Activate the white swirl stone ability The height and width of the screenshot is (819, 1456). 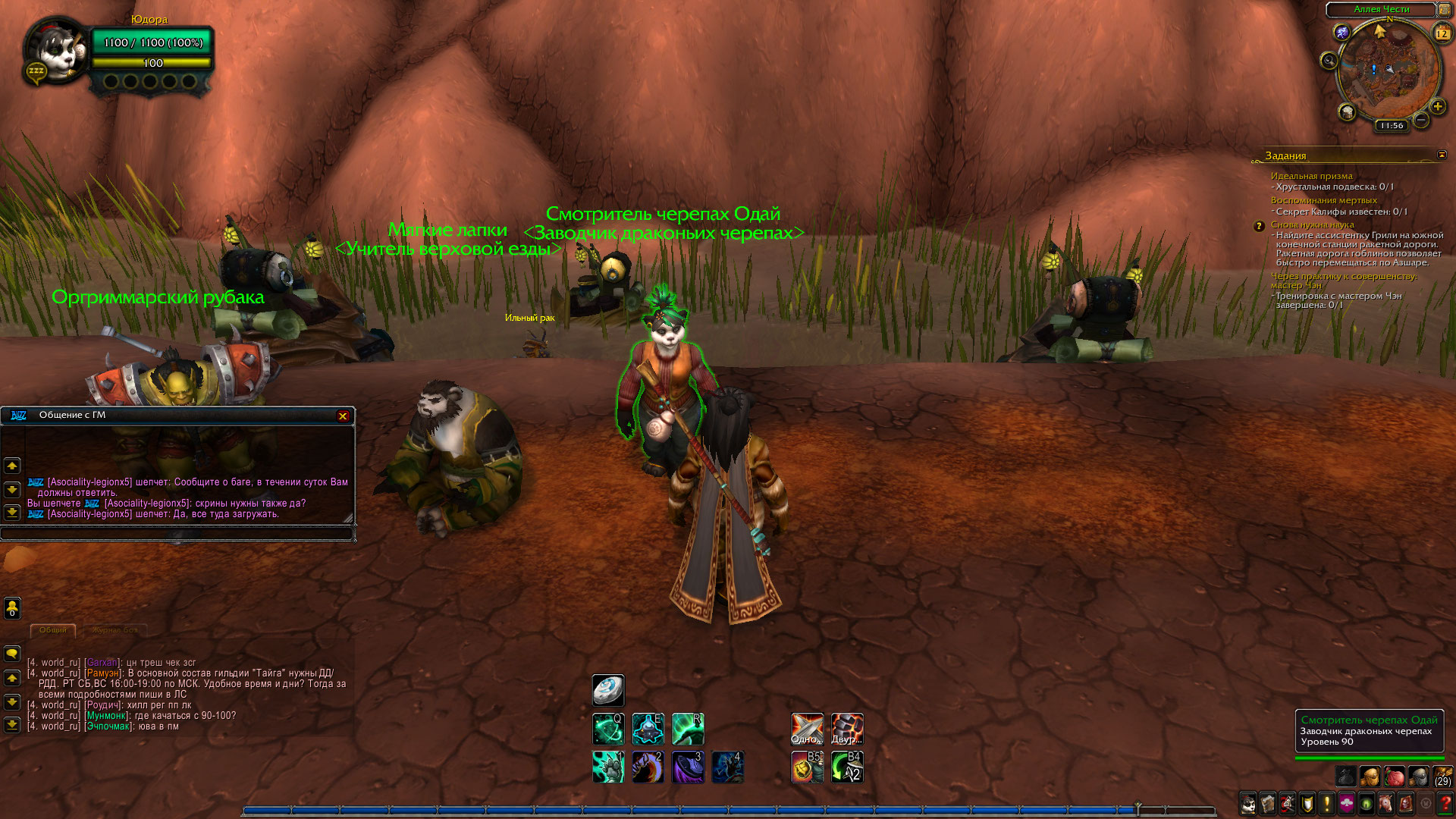coord(608,690)
